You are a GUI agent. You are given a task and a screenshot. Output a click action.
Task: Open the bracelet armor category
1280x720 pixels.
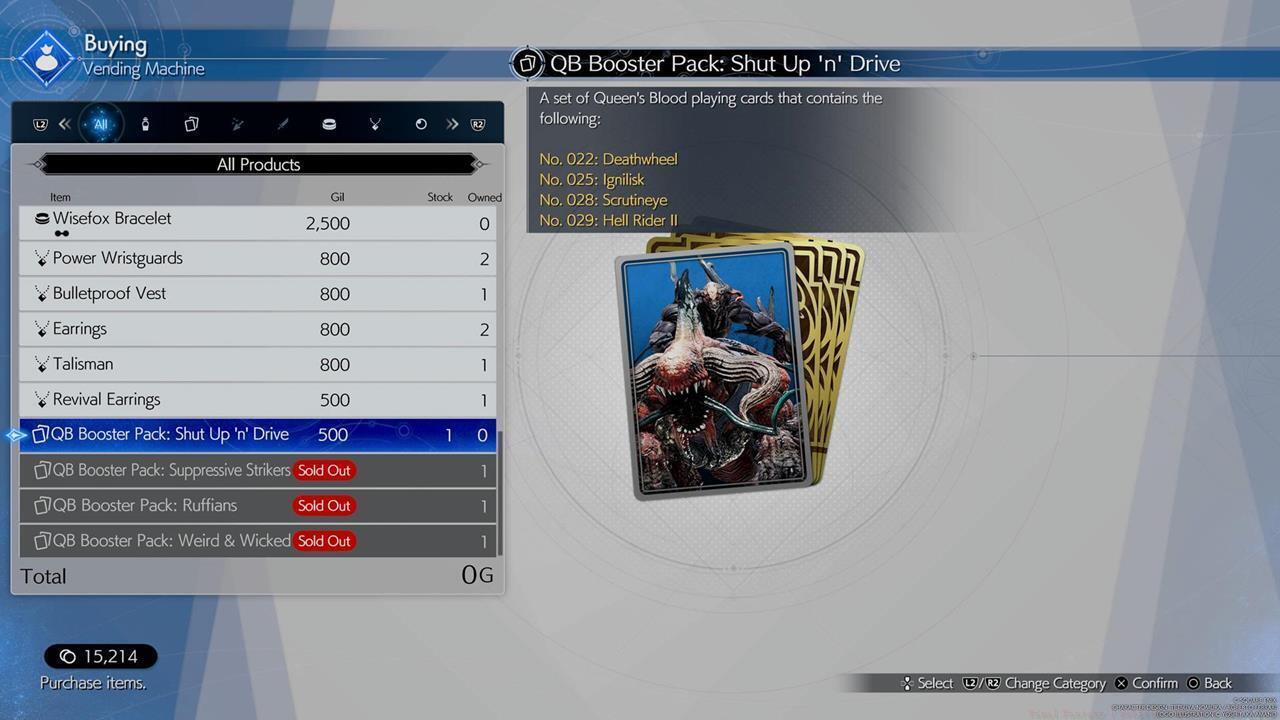329,124
